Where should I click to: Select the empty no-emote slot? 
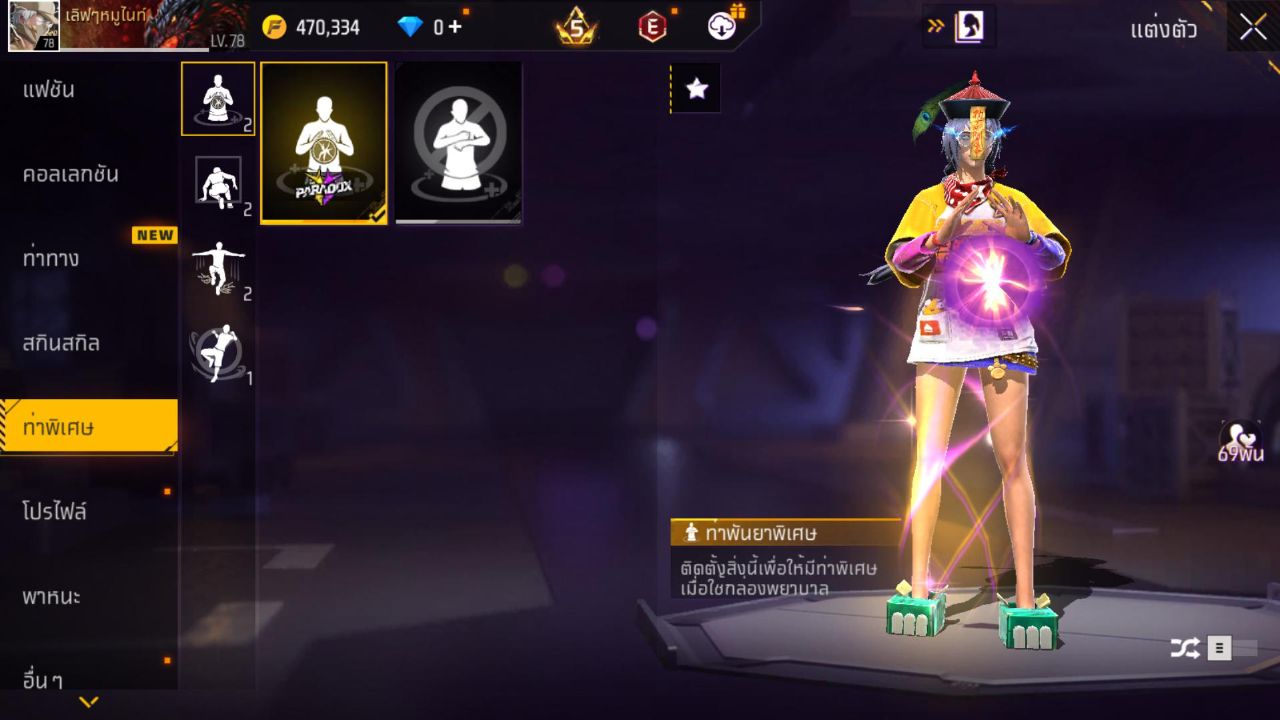click(457, 143)
